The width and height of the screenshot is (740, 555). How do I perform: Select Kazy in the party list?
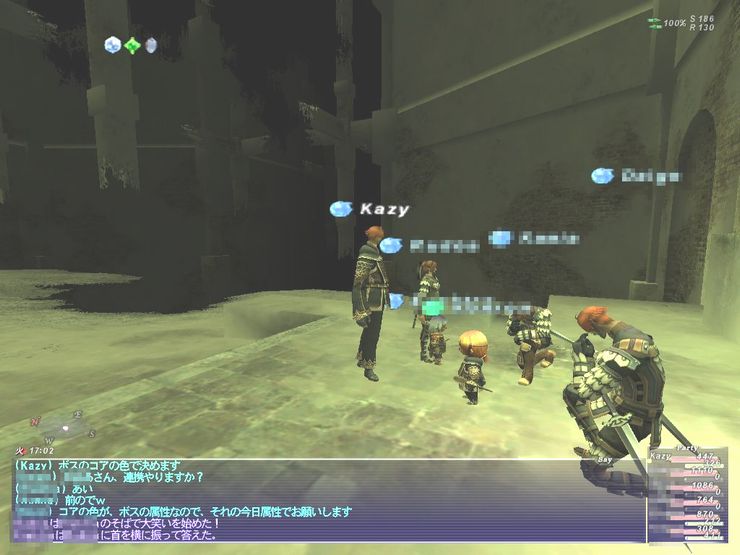662,457
